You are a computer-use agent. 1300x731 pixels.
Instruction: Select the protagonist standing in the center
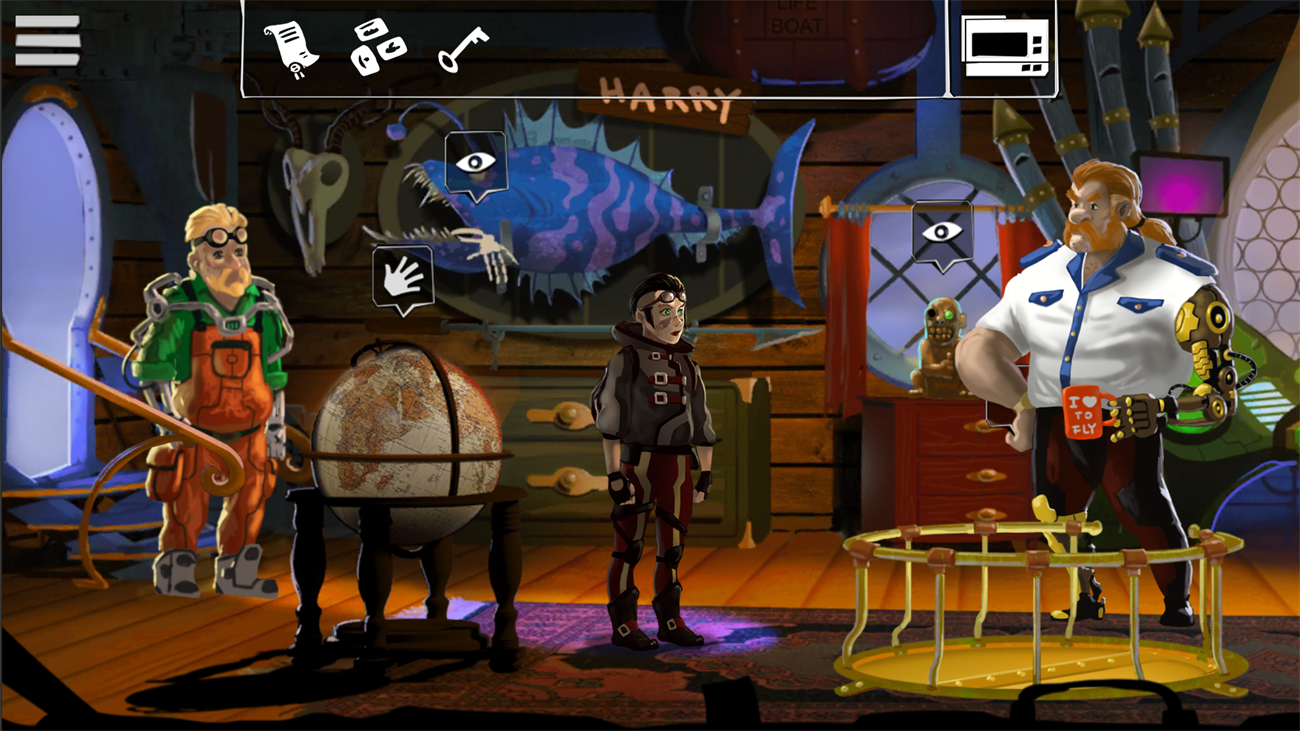pyautogui.click(x=655, y=420)
